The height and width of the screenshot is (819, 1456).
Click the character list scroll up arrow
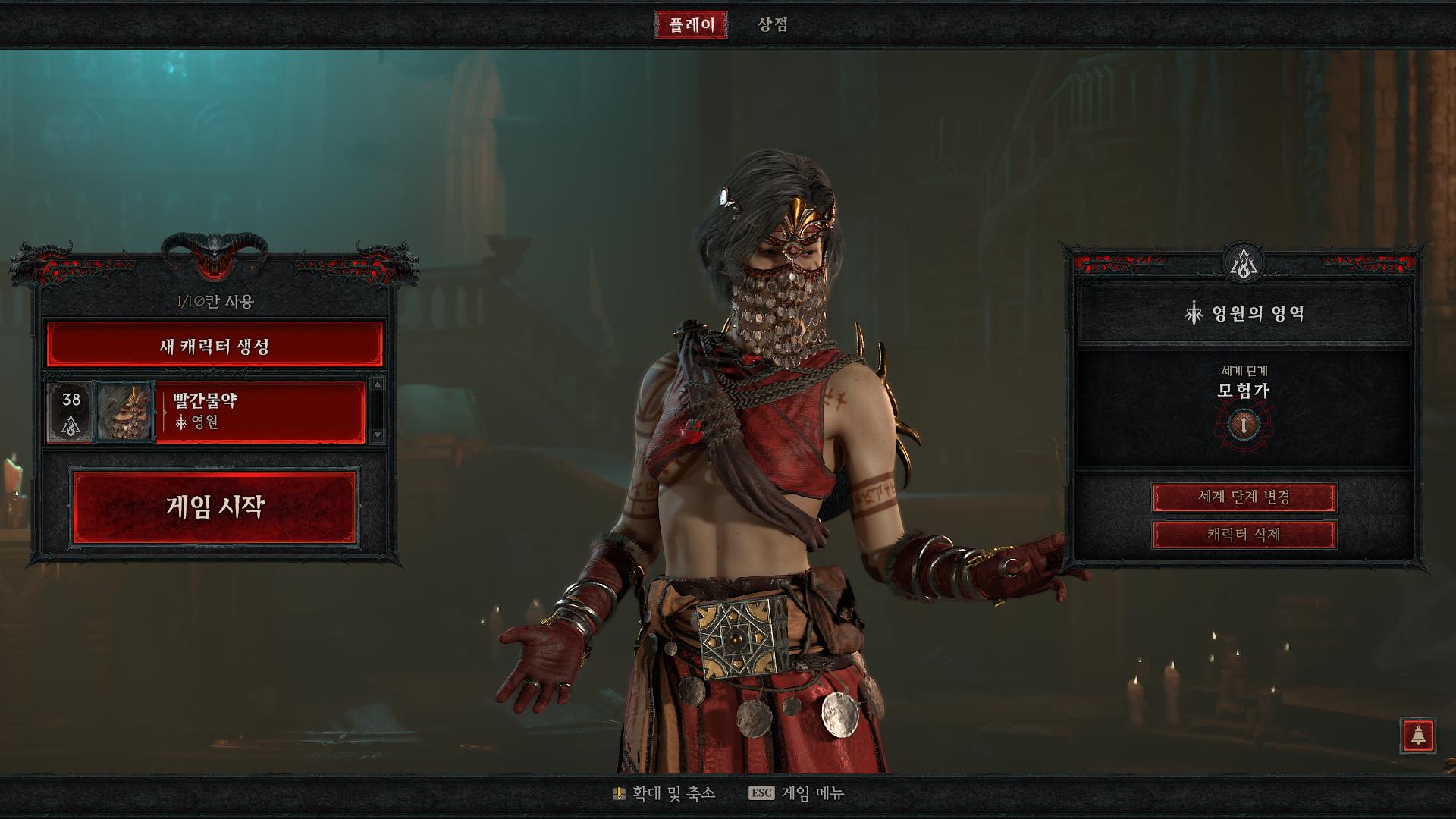[378, 384]
